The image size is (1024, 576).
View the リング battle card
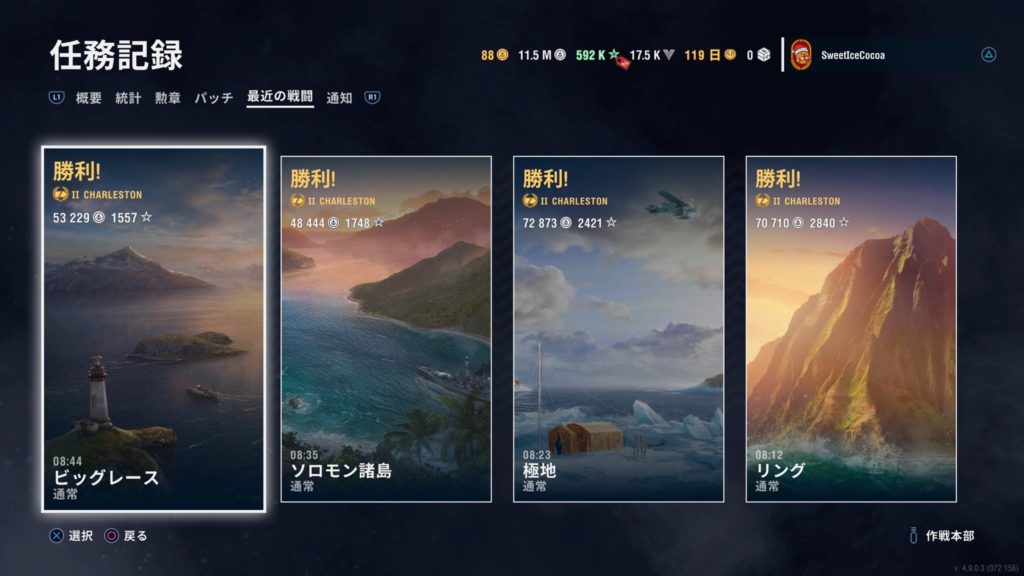(x=851, y=329)
